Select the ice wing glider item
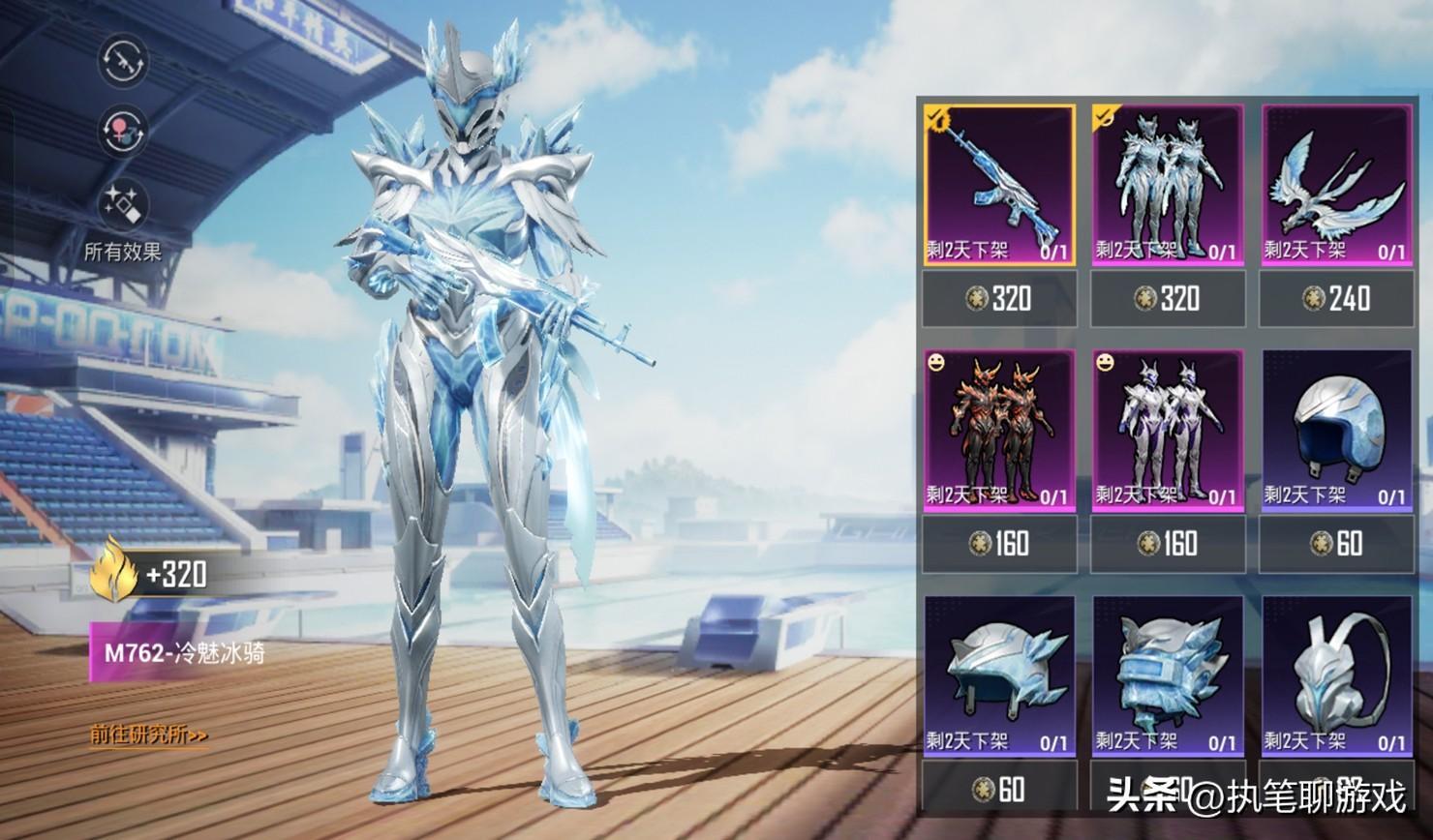This screenshot has height=840, width=1433. pos(1336,186)
